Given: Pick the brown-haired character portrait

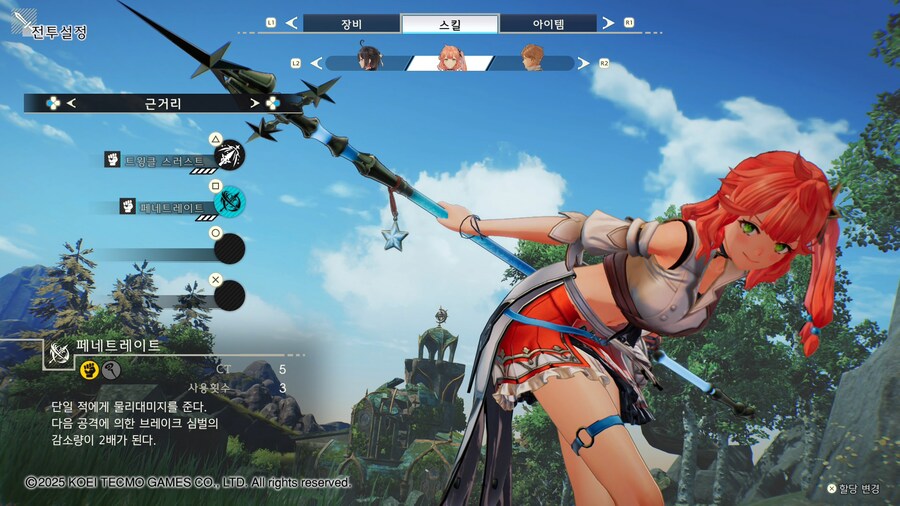Looking at the screenshot, I should click(533, 61).
